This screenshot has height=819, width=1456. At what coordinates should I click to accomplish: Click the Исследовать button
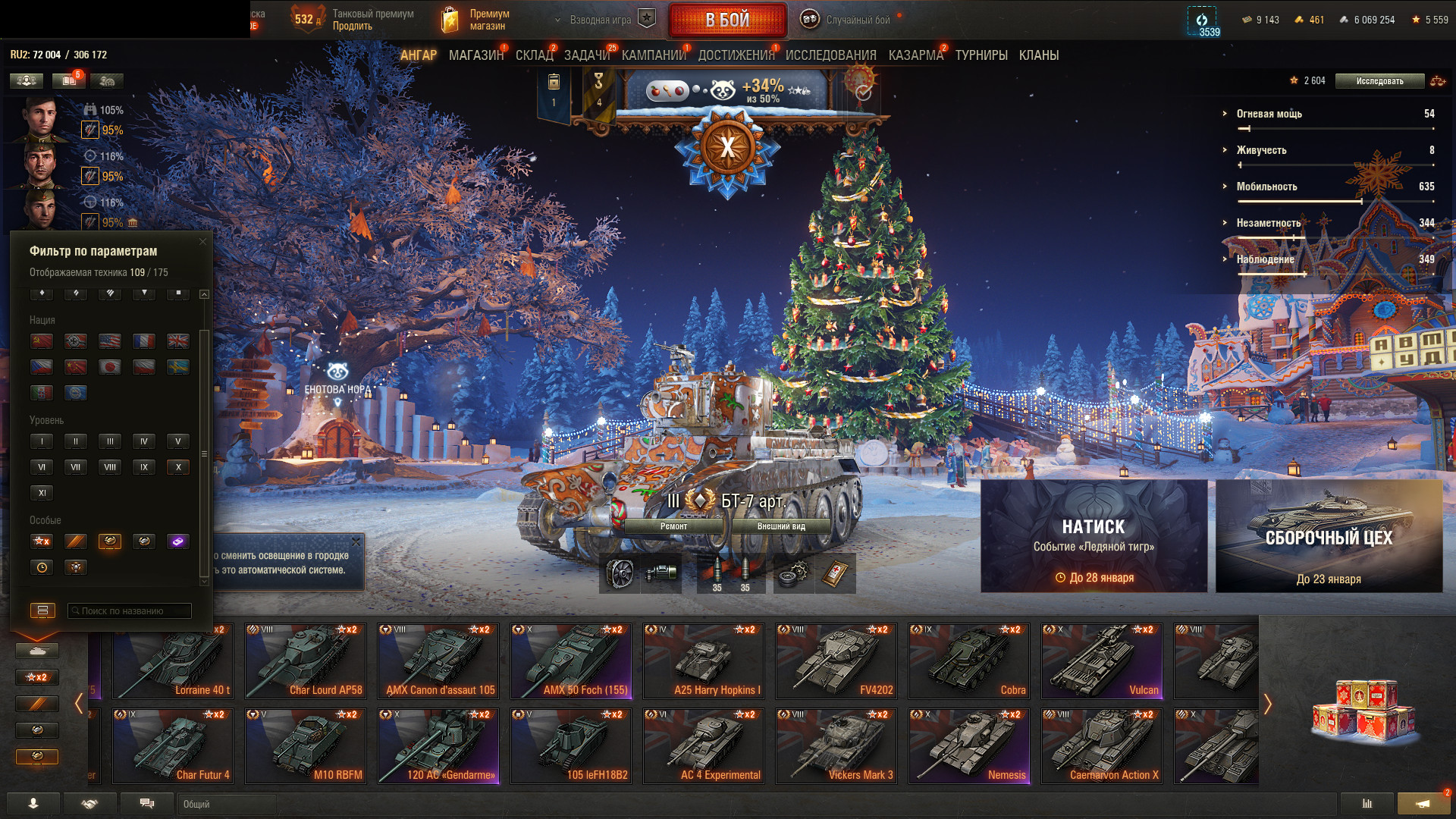click(1379, 81)
